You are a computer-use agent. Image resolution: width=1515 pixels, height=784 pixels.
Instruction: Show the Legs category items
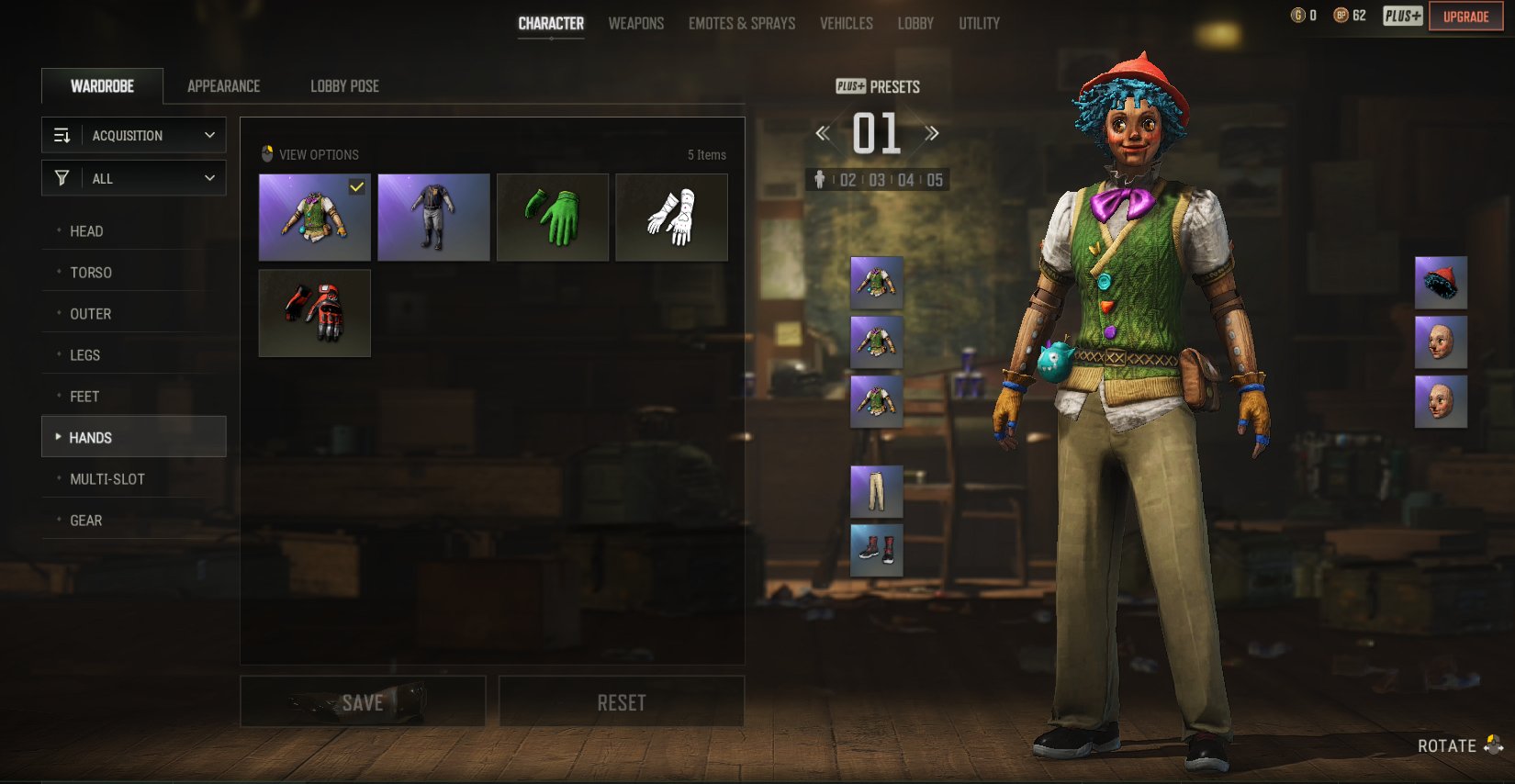pos(85,355)
